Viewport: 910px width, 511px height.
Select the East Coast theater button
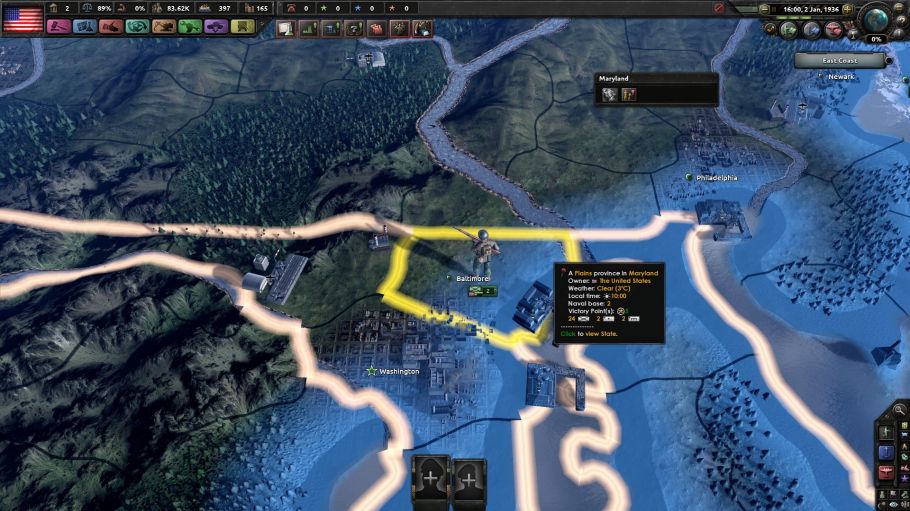839,60
